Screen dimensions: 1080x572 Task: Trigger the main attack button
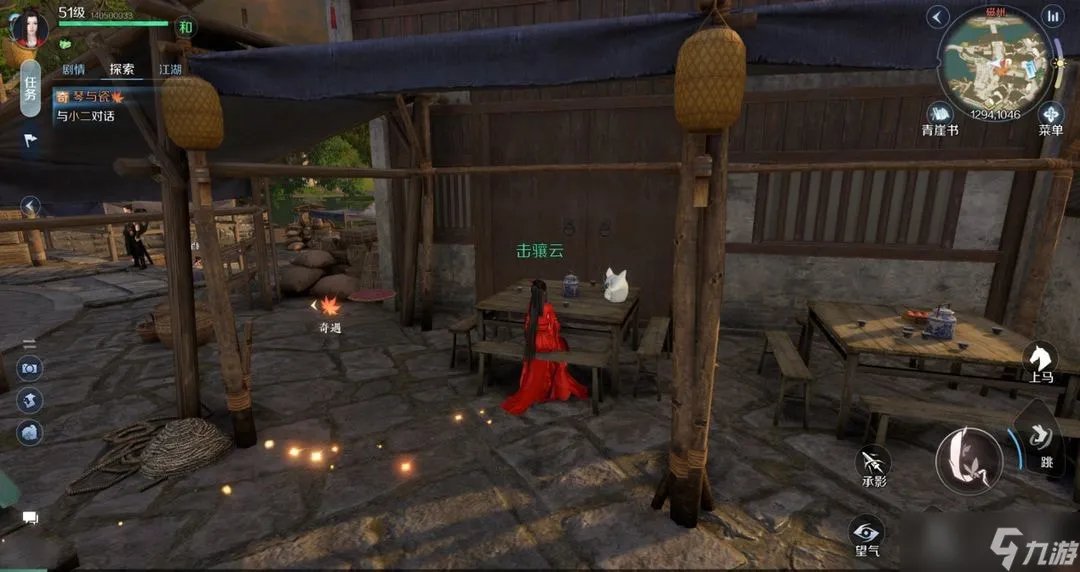tap(968, 460)
